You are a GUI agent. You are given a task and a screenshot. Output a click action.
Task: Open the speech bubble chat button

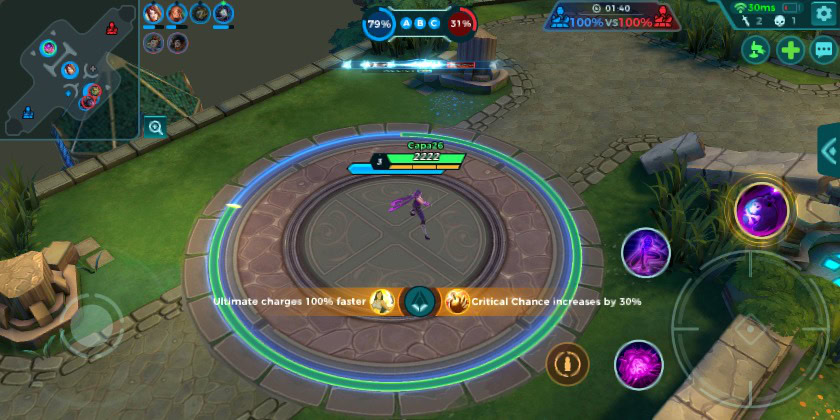pyautogui.click(x=825, y=49)
